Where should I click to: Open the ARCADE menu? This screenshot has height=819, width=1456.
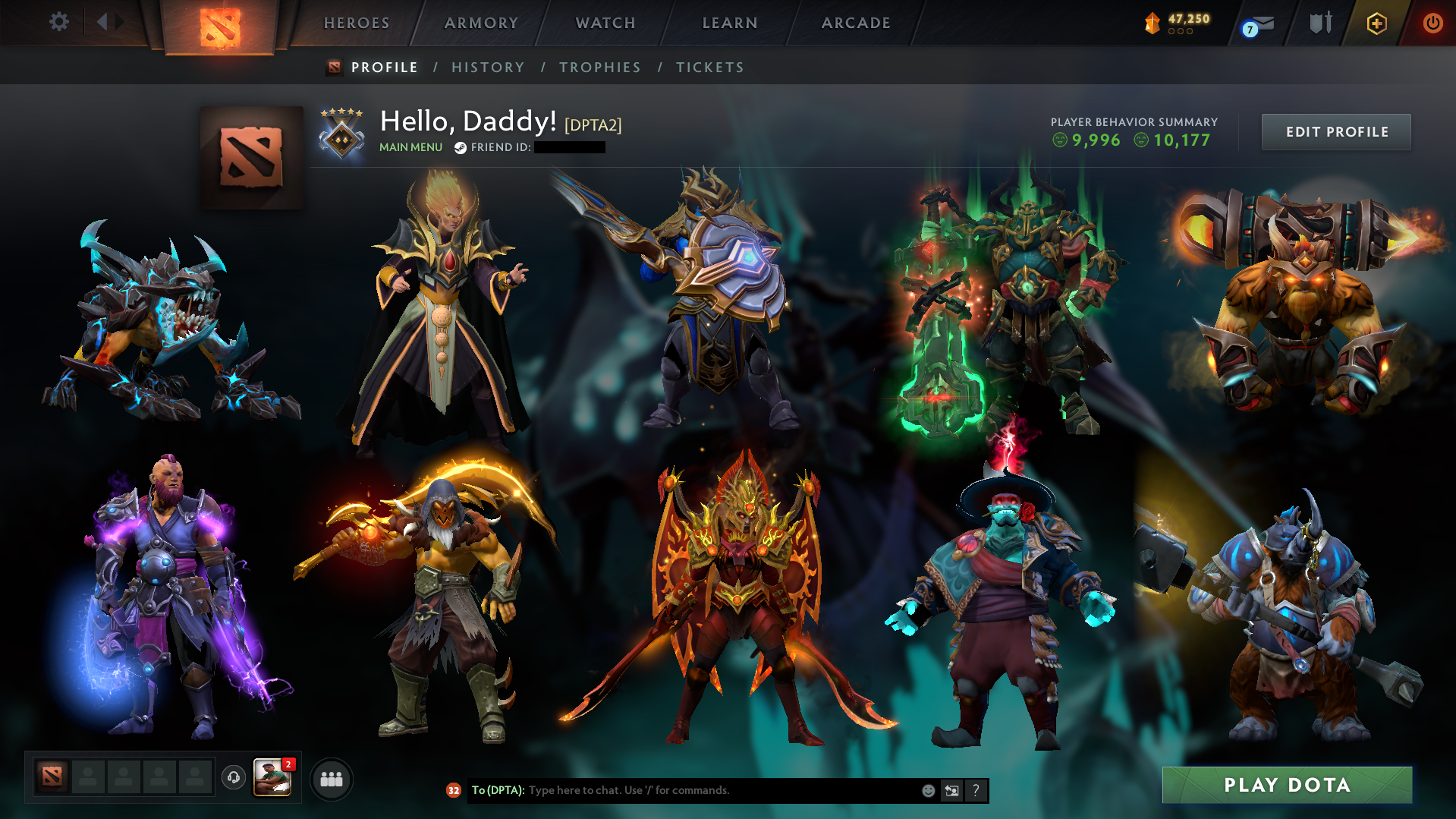[856, 23]
